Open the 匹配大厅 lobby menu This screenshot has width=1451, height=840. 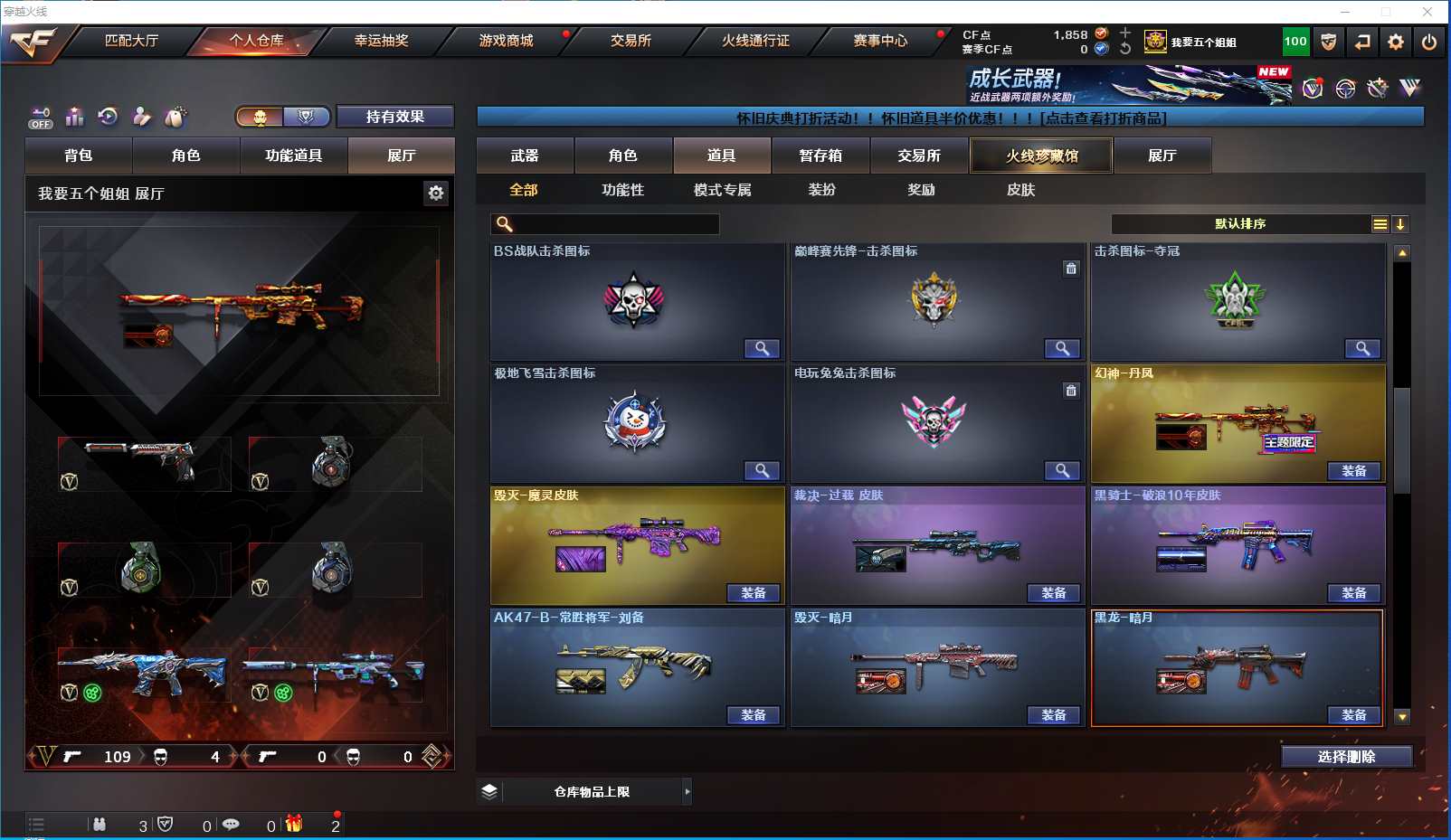click(x=132, y=41)
